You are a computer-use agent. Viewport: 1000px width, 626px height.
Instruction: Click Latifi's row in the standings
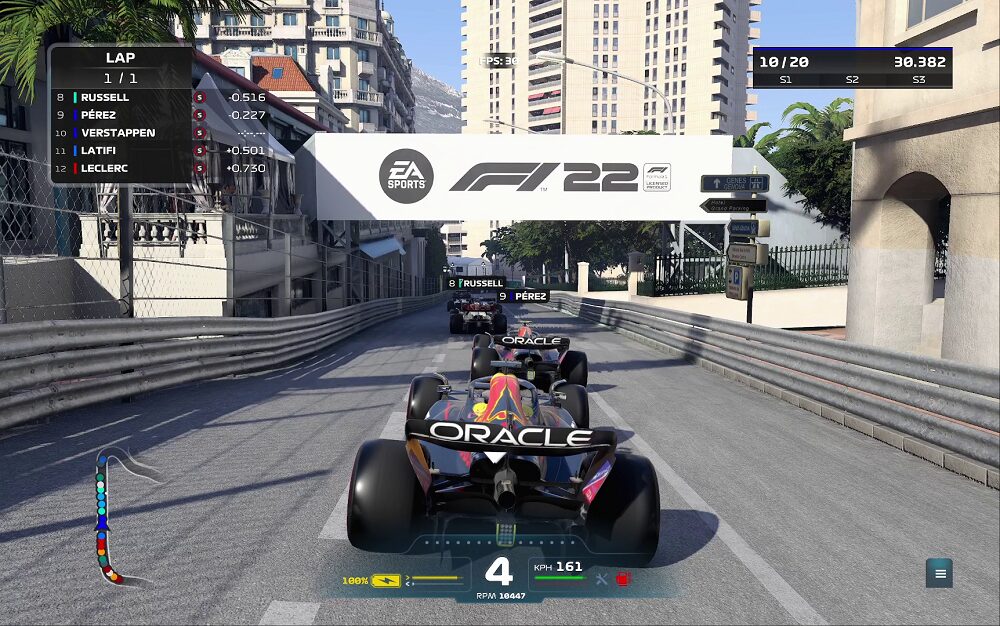(x=120, y=151)
